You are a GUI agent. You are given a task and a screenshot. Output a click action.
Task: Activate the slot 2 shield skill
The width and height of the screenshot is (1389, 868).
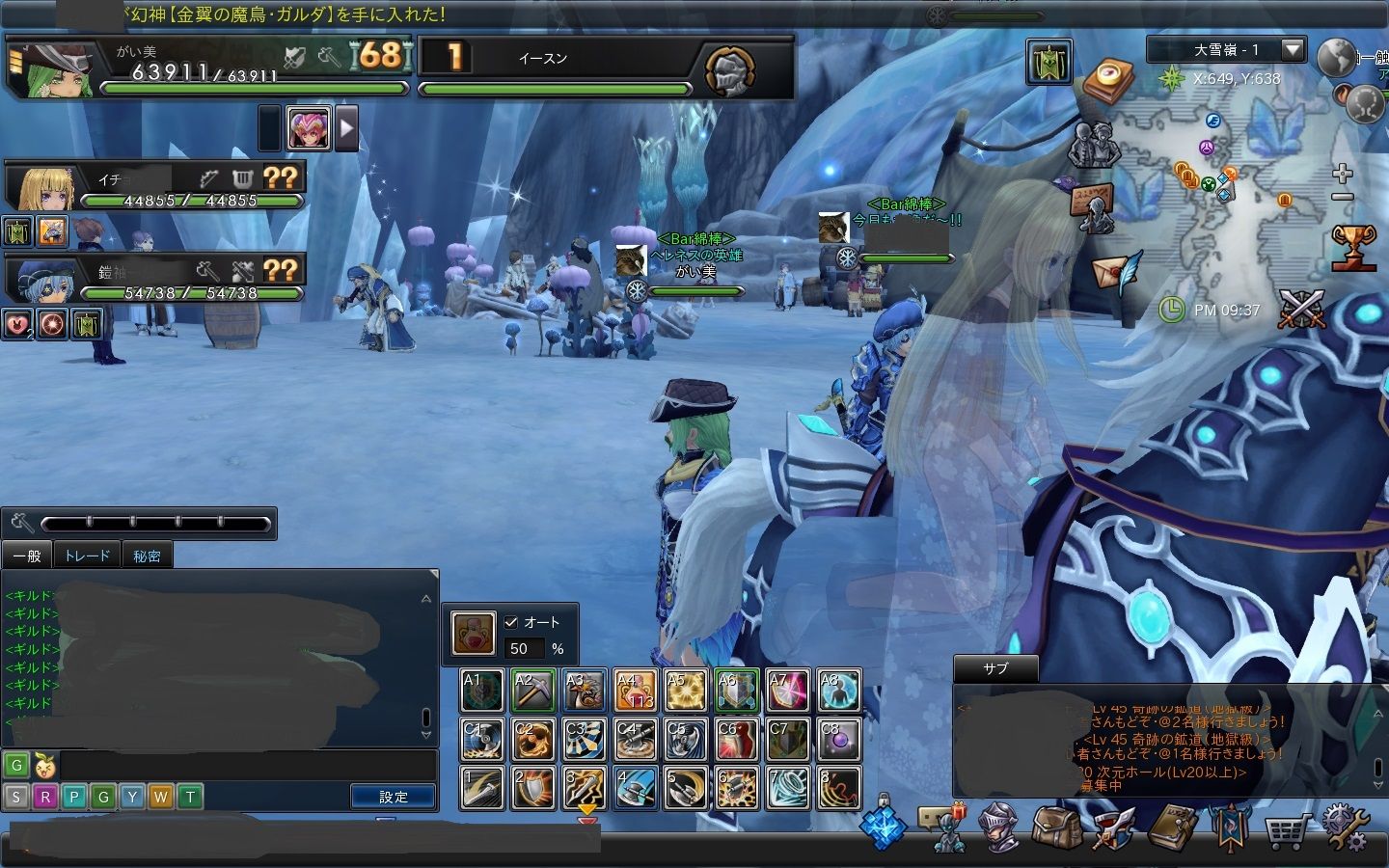coord(533,788)
